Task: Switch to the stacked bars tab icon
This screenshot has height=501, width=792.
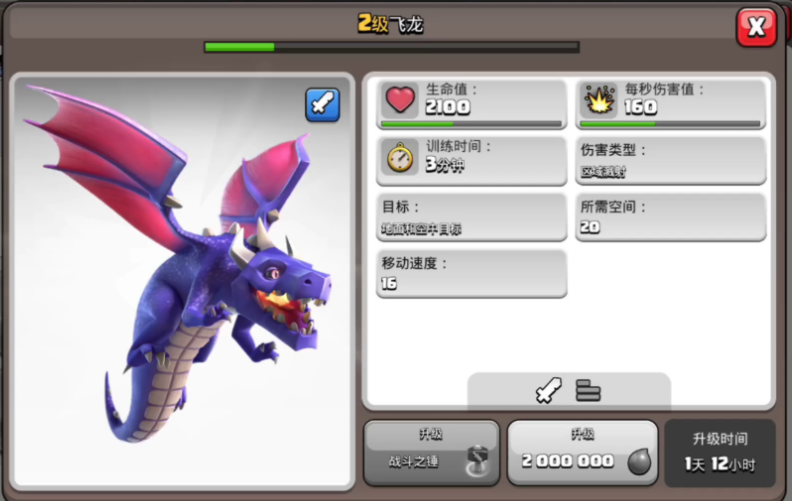Action: [x=588, y=390]
